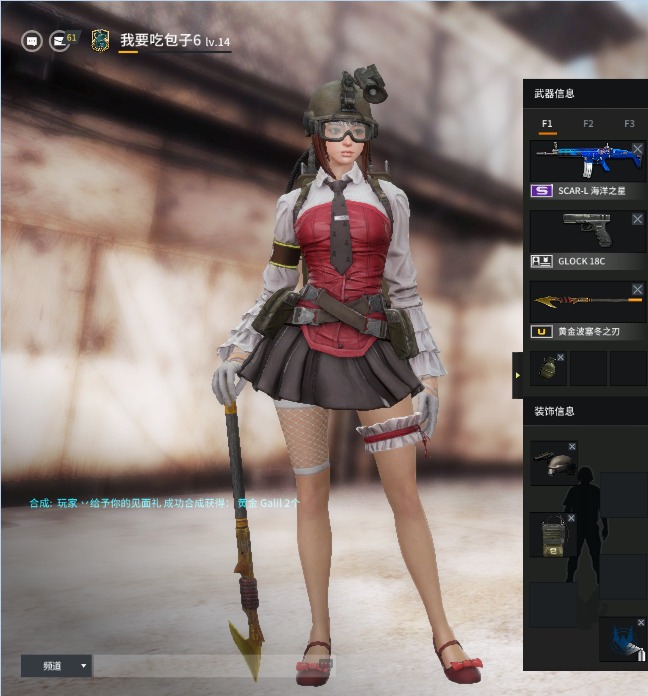This screenshot has height=696, width=648.
Task: Remove the equipped helmet decoration
Action: coord(572,446)
